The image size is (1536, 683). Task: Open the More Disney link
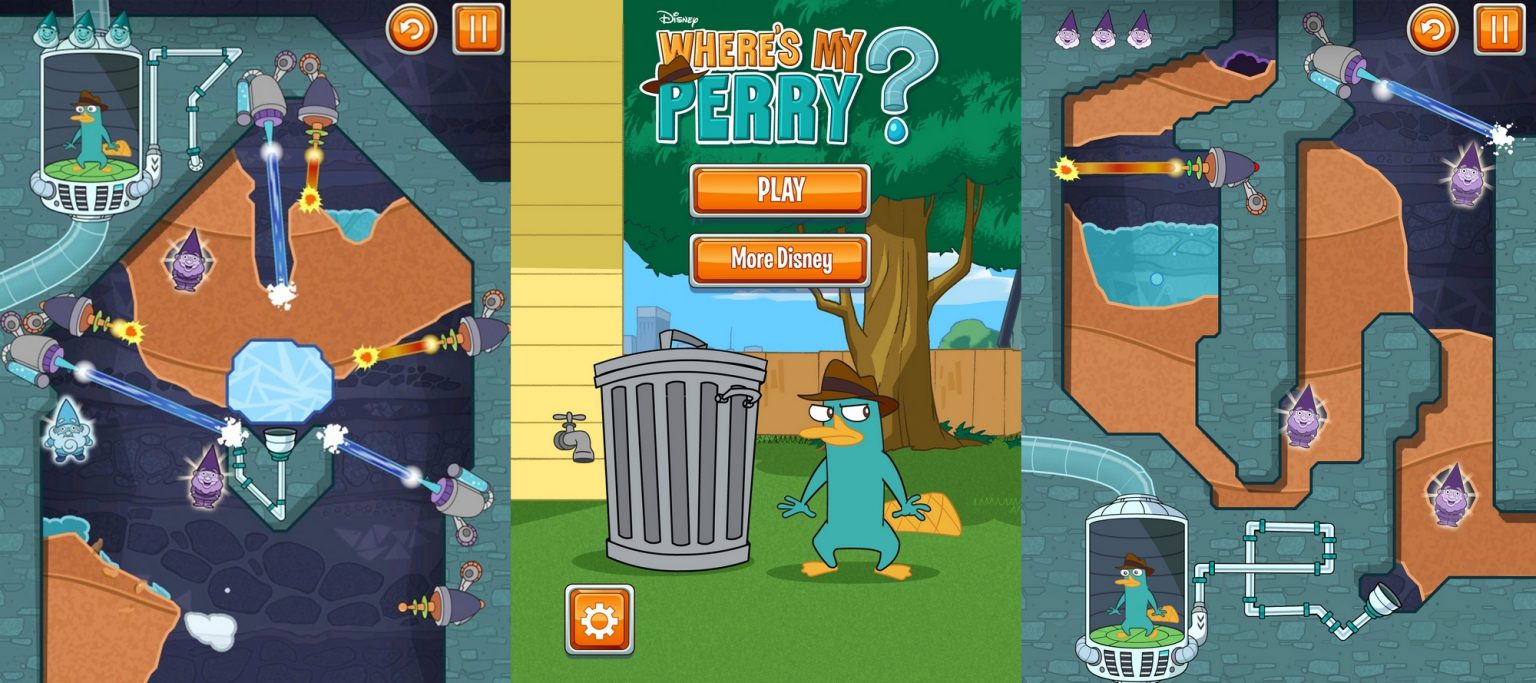tap(780, 260)
